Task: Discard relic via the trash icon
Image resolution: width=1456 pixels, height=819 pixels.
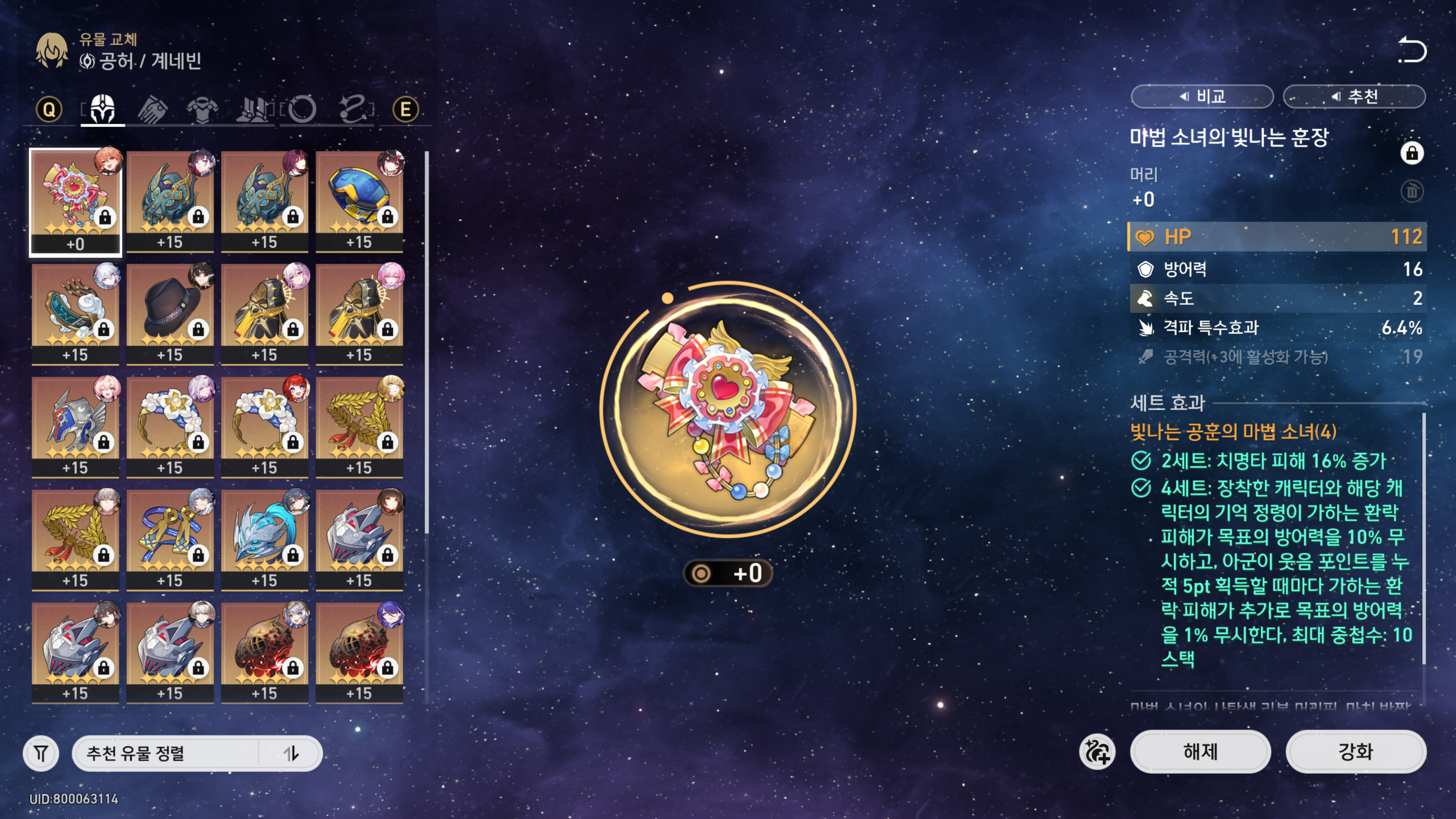Action: 1411,191
